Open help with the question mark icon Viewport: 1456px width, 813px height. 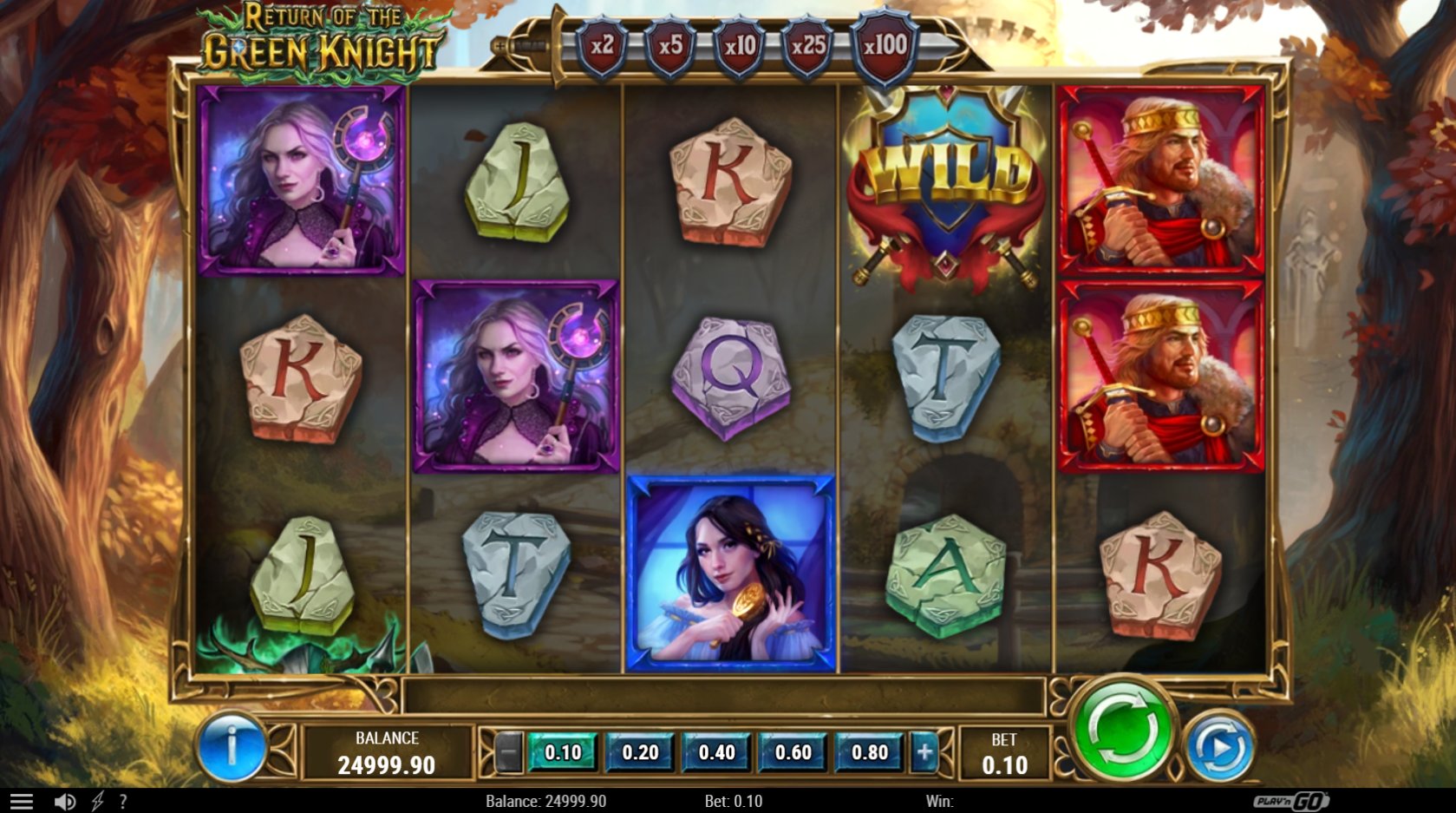coord(123,802)
